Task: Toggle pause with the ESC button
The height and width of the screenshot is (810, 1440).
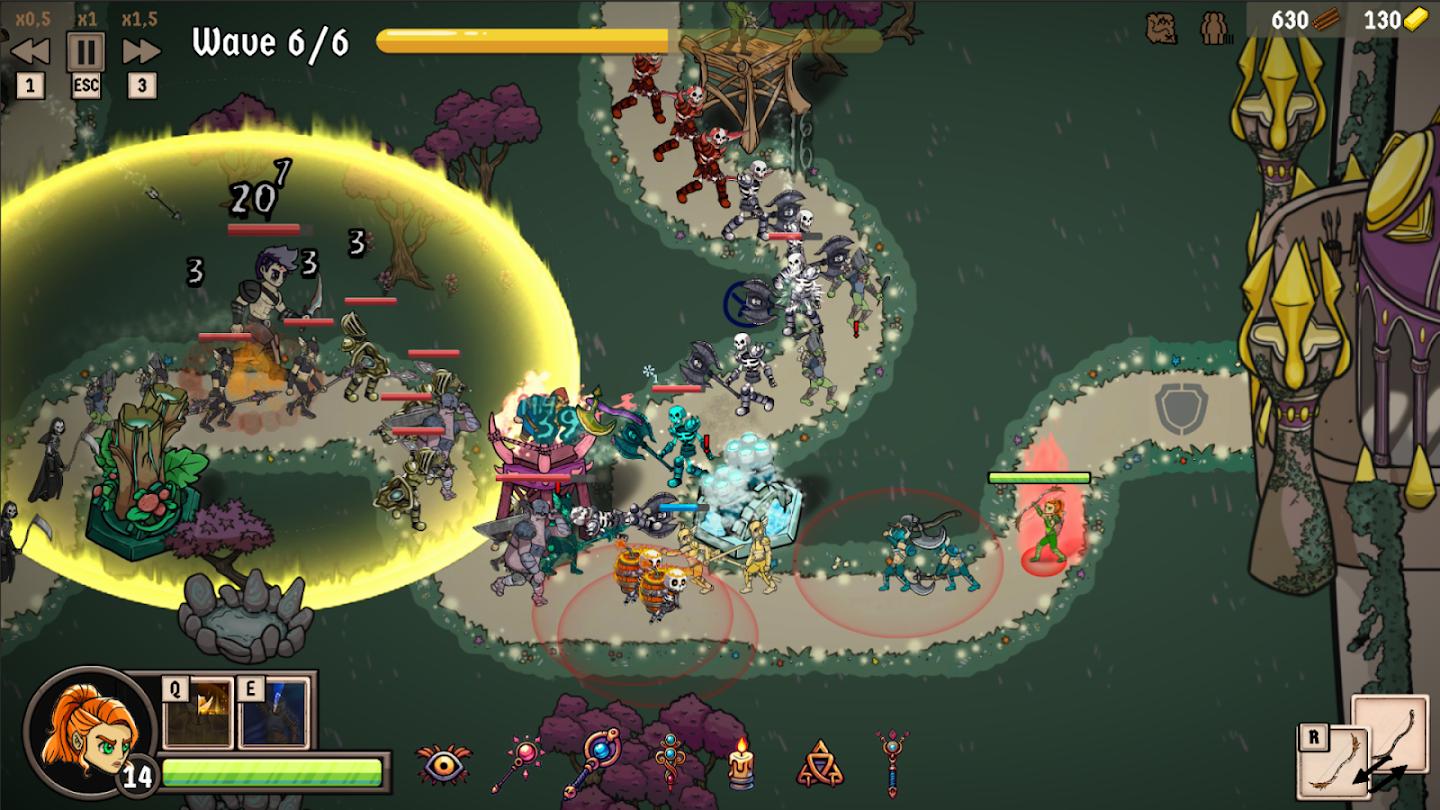Action: point(88,50)
